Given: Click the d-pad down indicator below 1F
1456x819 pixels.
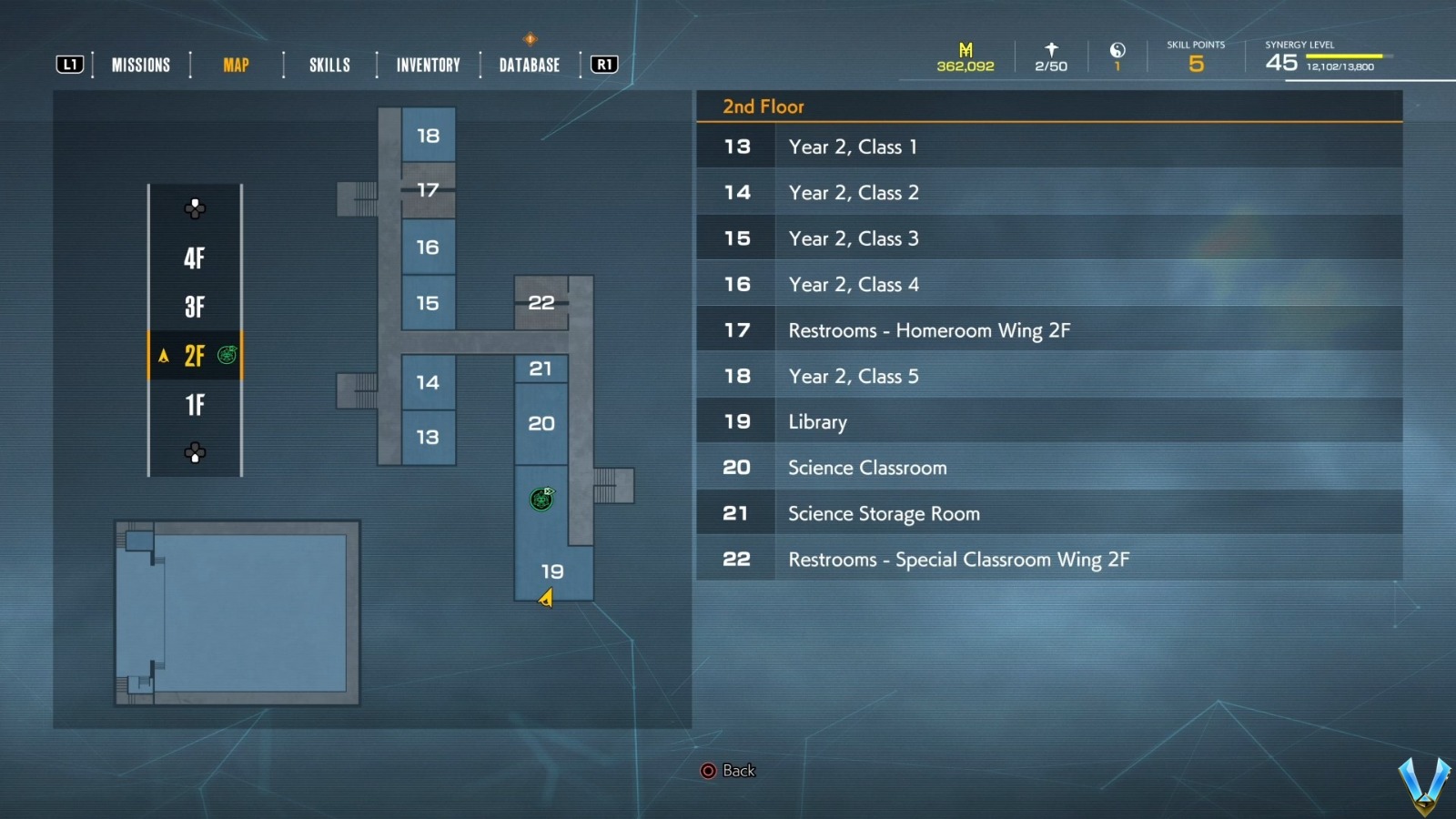Looking at the screenshot, I should click(195, 450).
